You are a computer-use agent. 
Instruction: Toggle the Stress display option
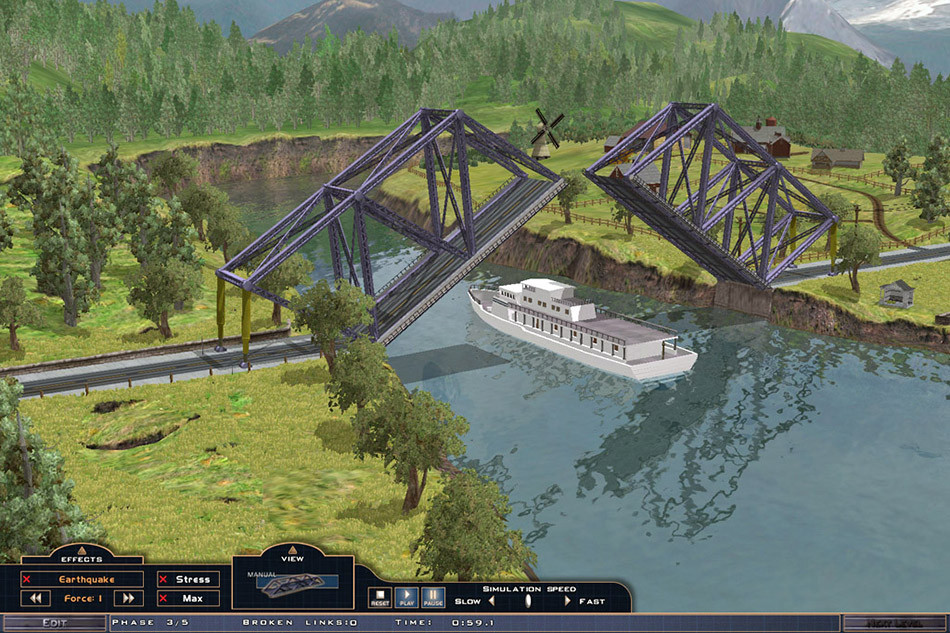tap(187, 579)
